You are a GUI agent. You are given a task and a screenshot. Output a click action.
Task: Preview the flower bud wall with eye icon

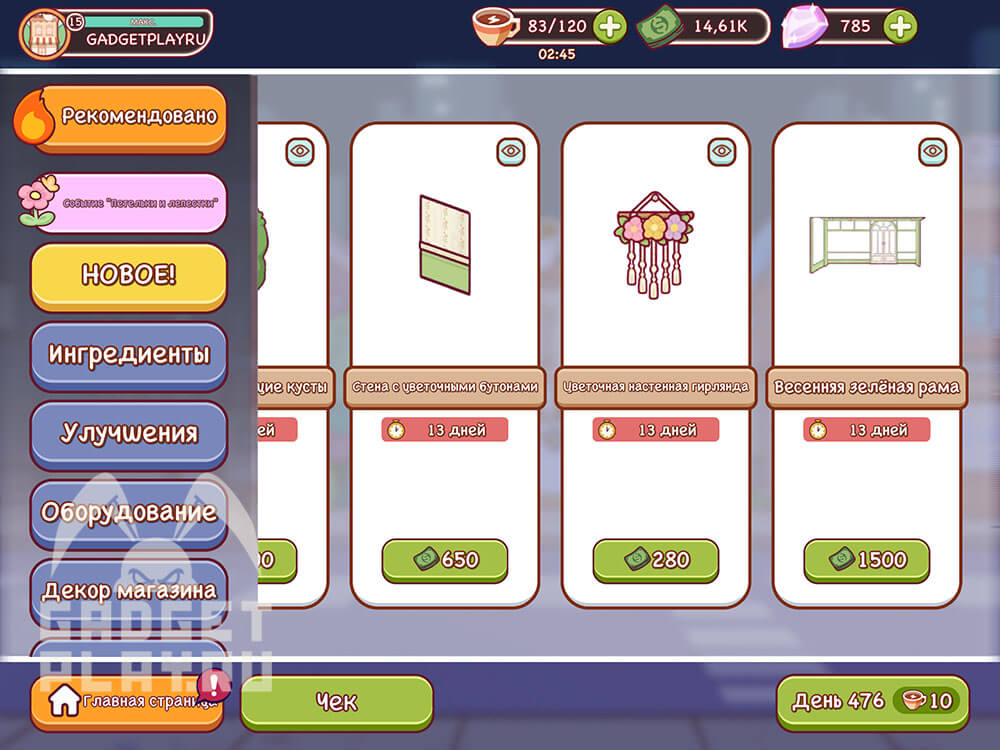511,152
